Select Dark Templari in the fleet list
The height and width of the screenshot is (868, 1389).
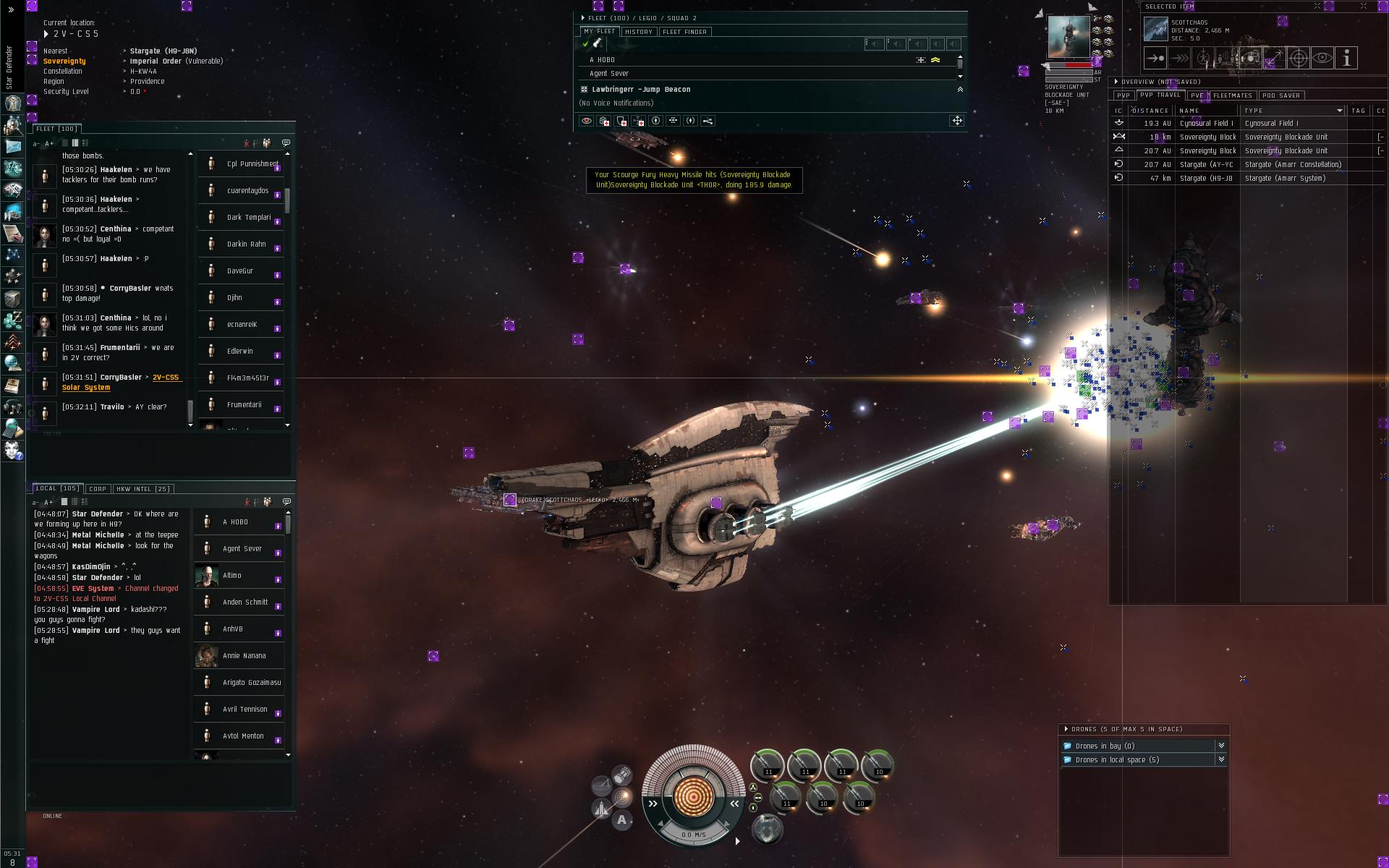pyautogui.click(x=248, y=218)
